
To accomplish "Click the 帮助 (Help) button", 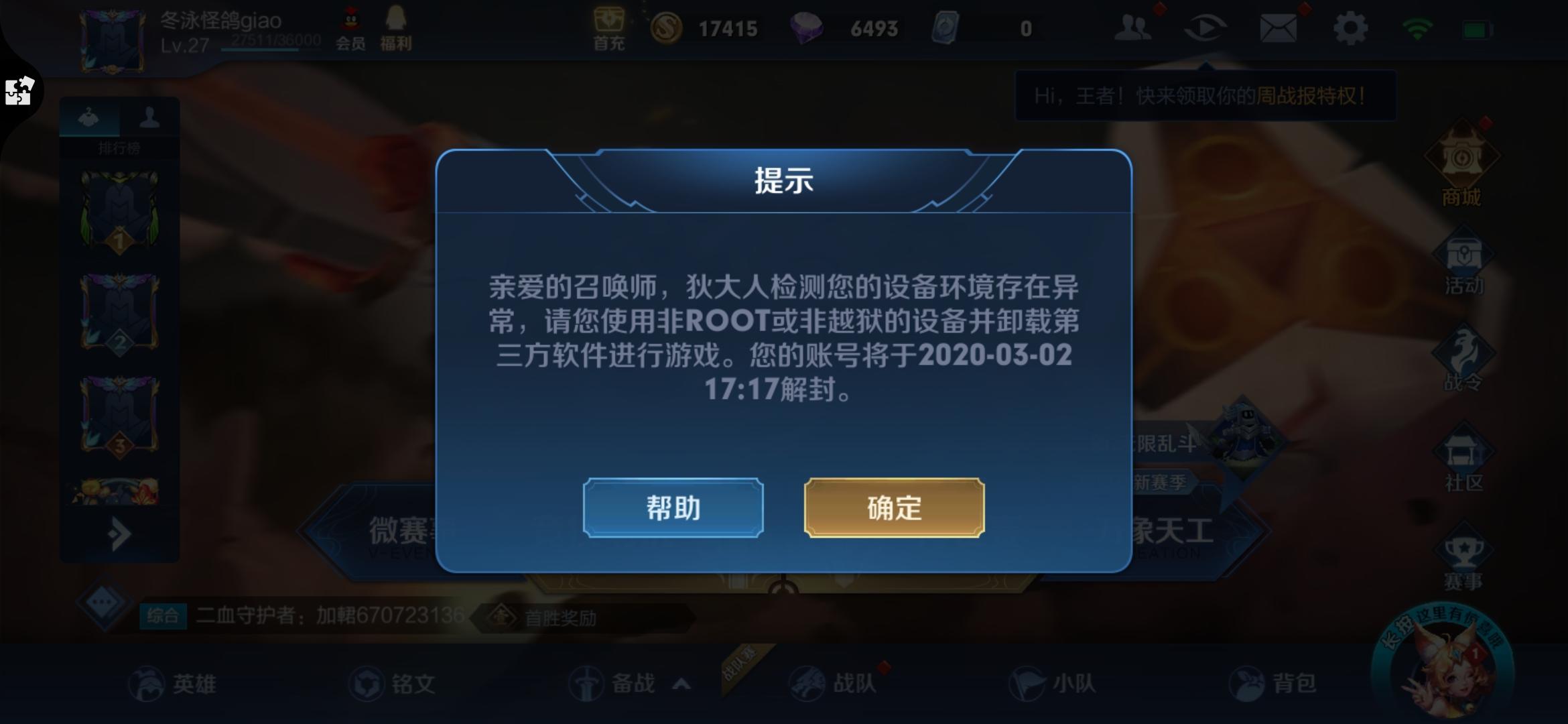I will point(673,508).
